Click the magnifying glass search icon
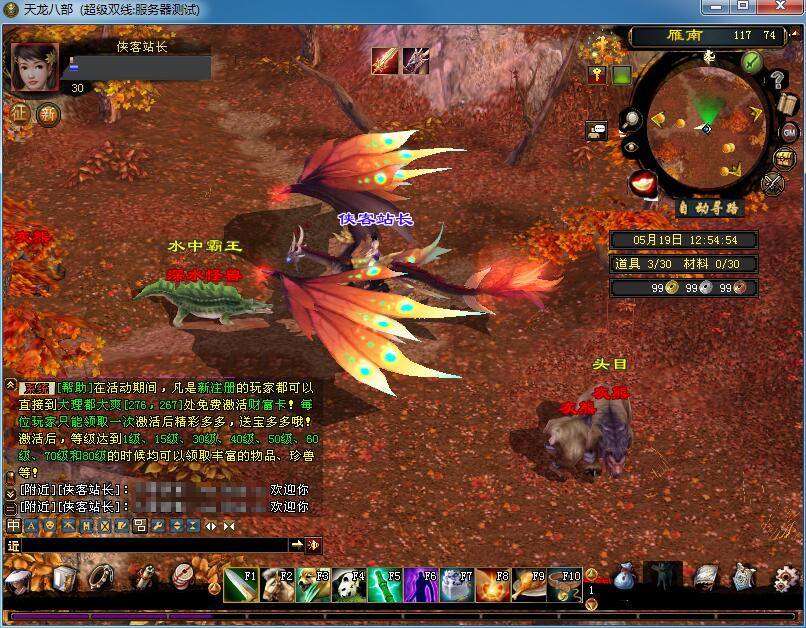The image size is (806, 628). tap(632, 120)
